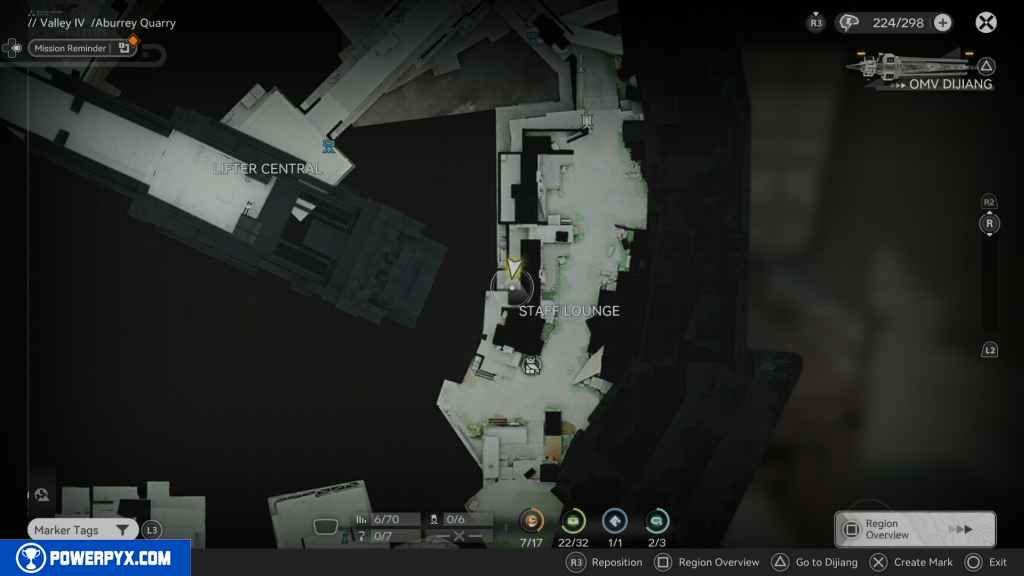Choose the blue counter icon showing 1/1
This screenshot has width=1024, height=576.
615,520
